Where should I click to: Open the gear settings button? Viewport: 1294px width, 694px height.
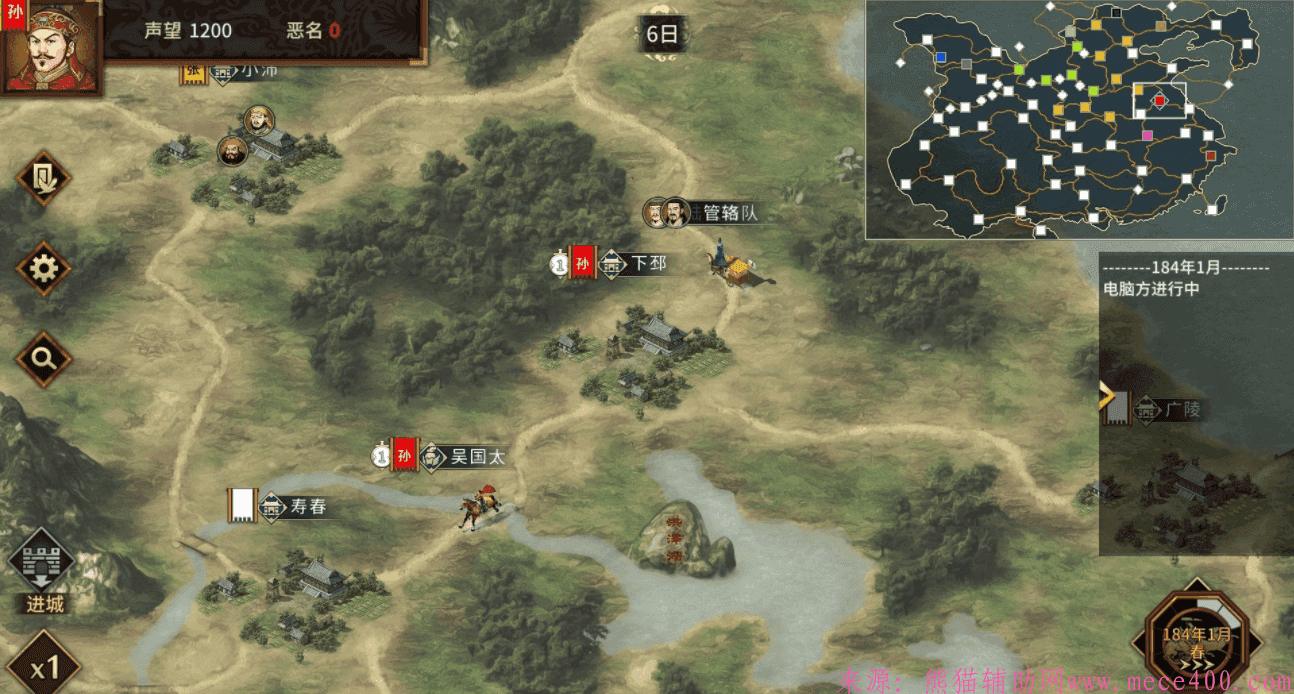43,268
